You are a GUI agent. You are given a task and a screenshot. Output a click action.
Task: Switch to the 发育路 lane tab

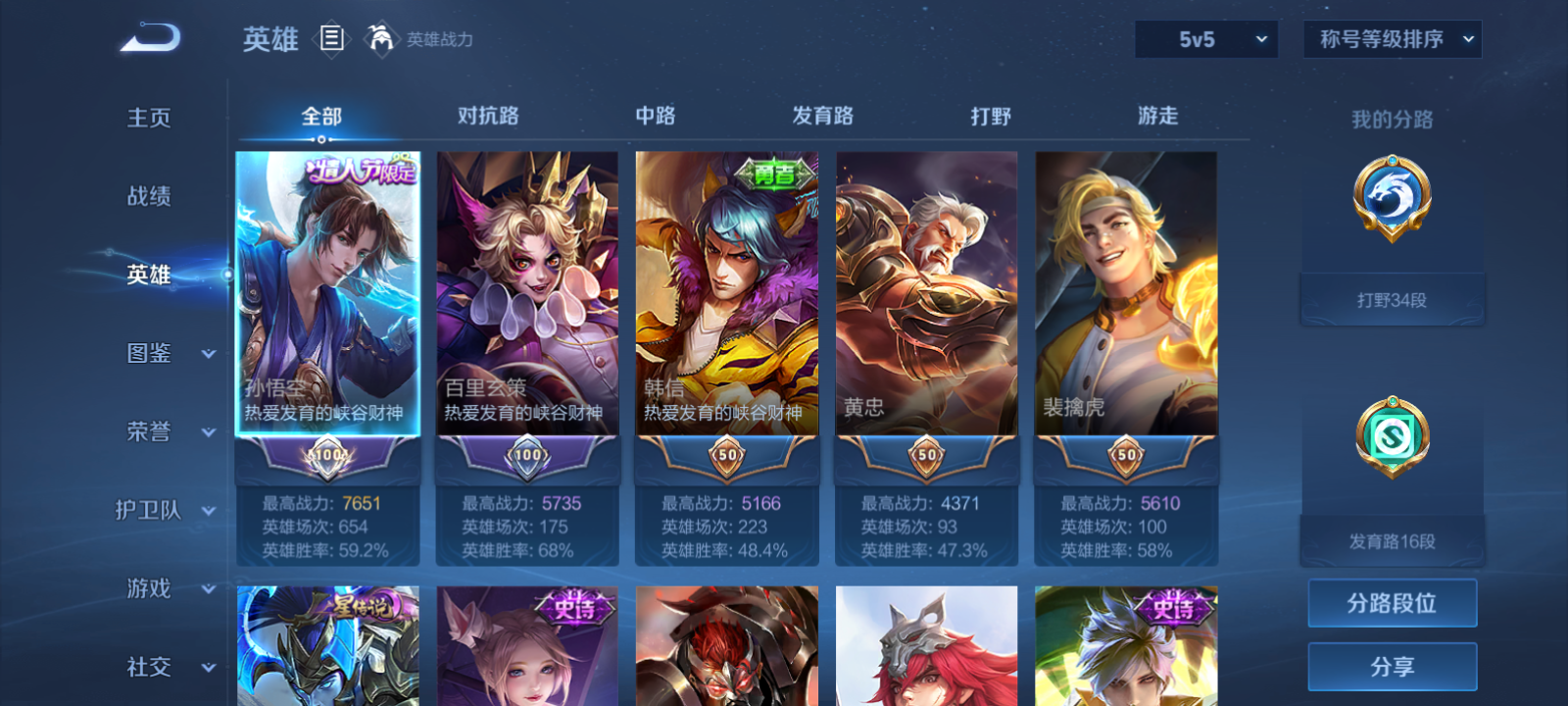point(821,116)
